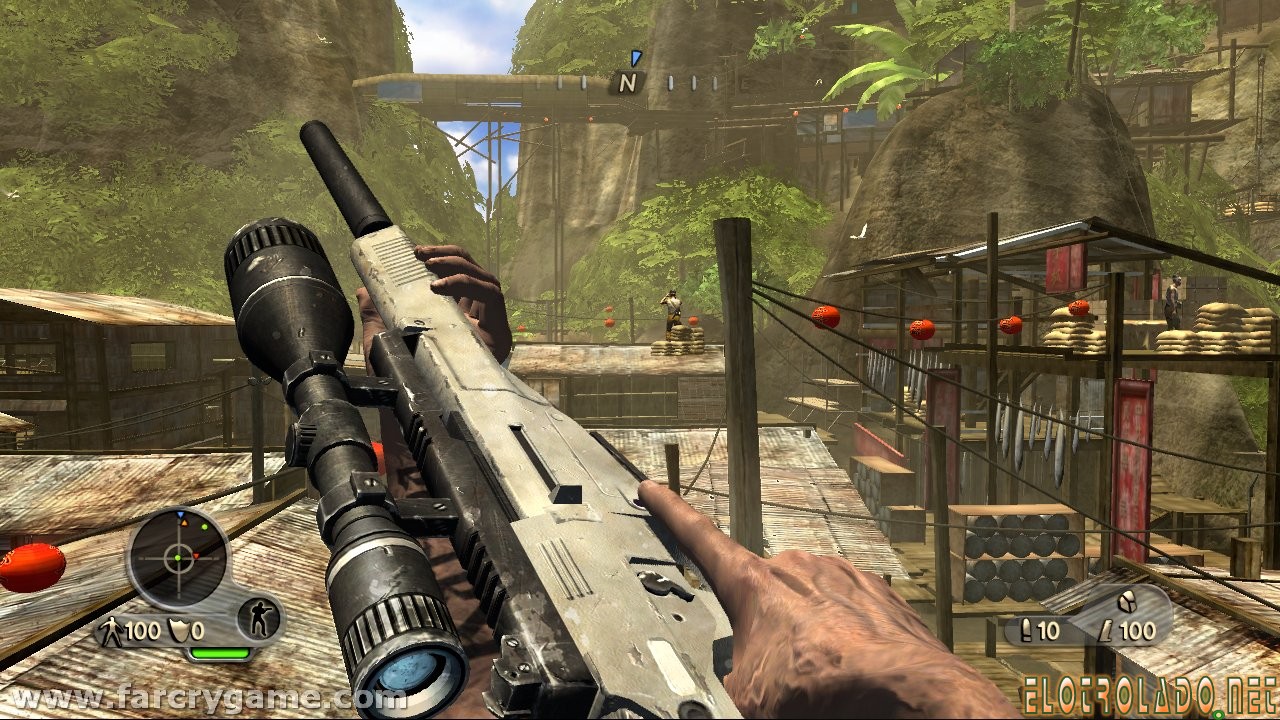Open the www.farcrygame.com watermark link
This screenshot has height=720, width=1280.
pos(203,699)
